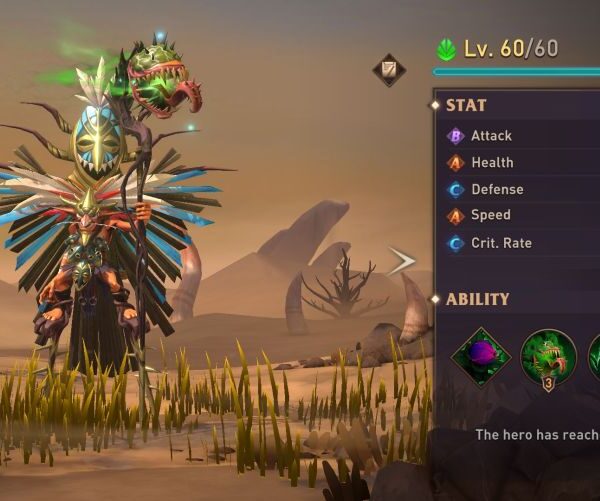Show details for the Attack stat
The height and width of the screenshot is (501, 600).
(x=491, y=136)
